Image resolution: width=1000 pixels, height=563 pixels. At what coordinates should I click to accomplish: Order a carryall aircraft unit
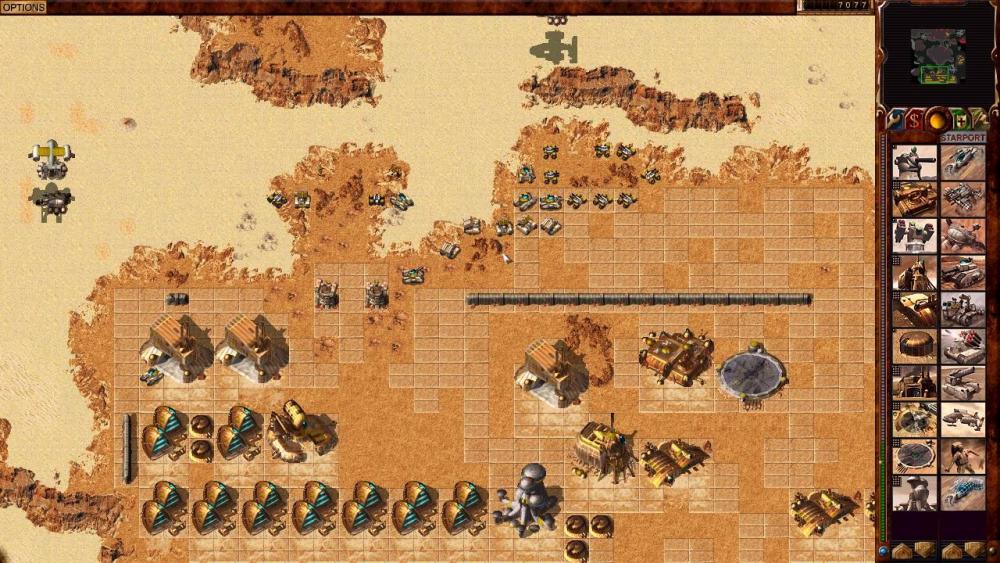point(962,419)
